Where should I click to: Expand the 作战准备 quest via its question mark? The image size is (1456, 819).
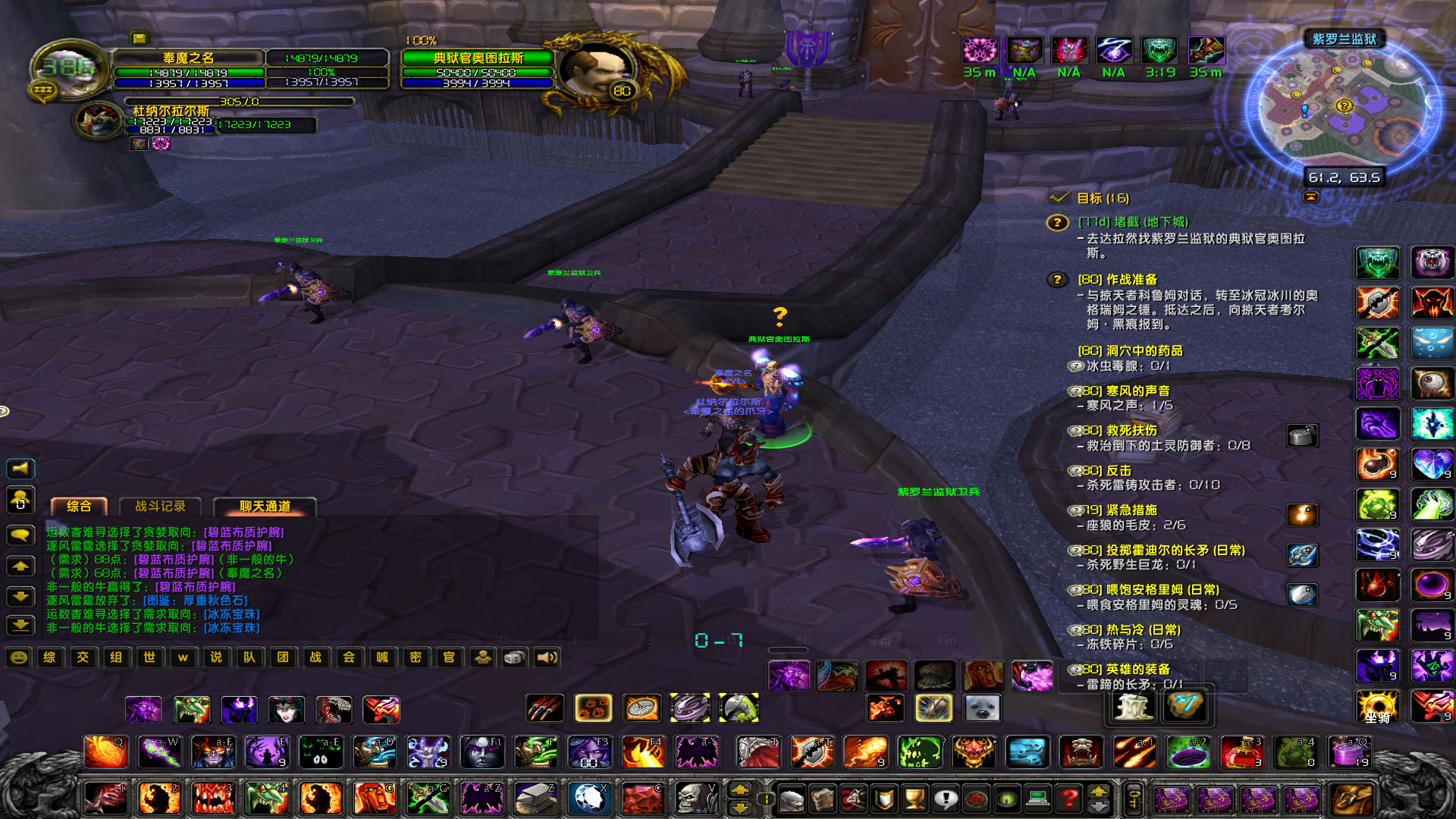(1056, 280)
